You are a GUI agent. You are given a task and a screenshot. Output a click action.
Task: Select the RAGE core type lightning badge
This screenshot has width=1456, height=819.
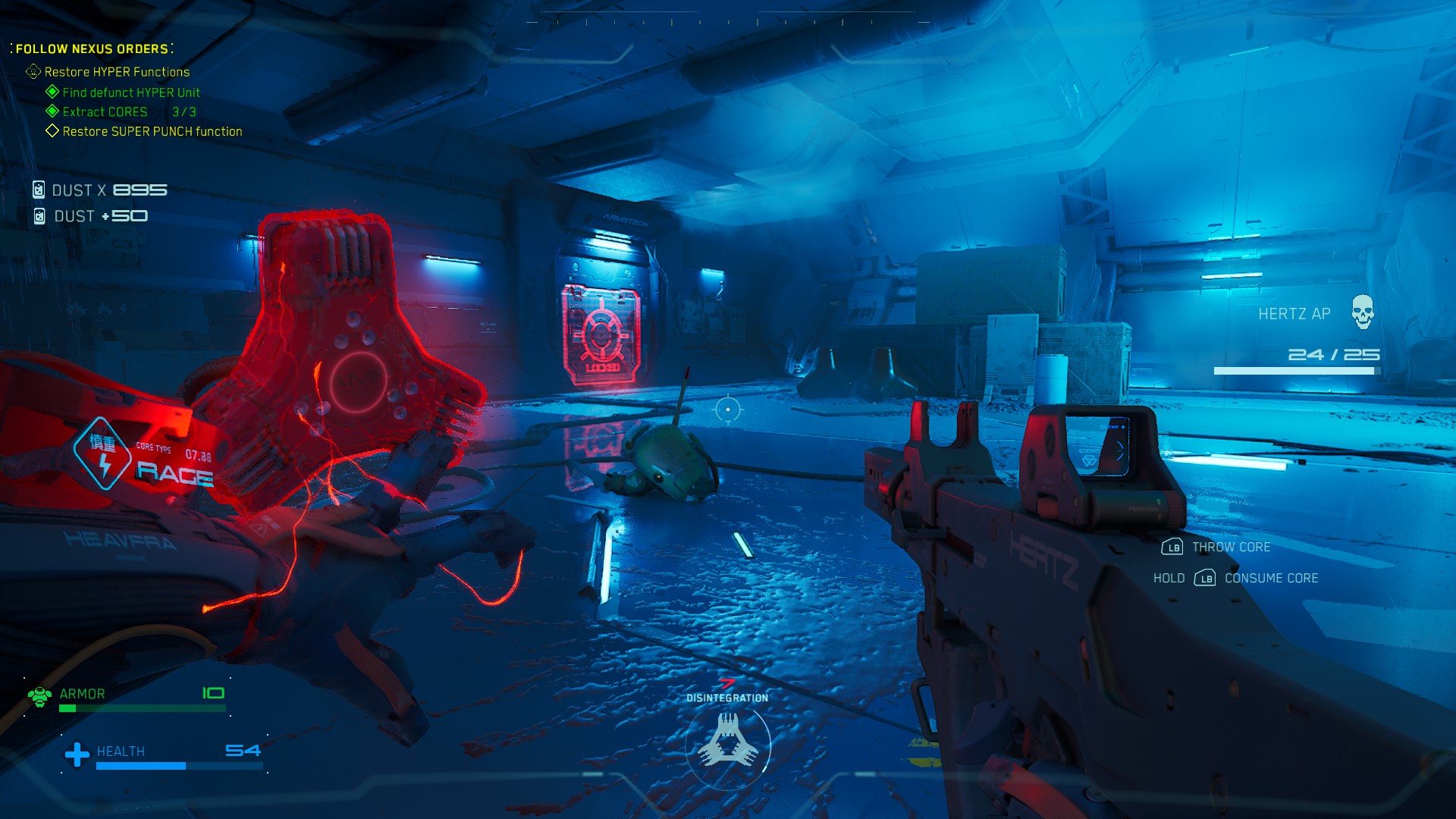pyautogui.click(x=103, y=453)
